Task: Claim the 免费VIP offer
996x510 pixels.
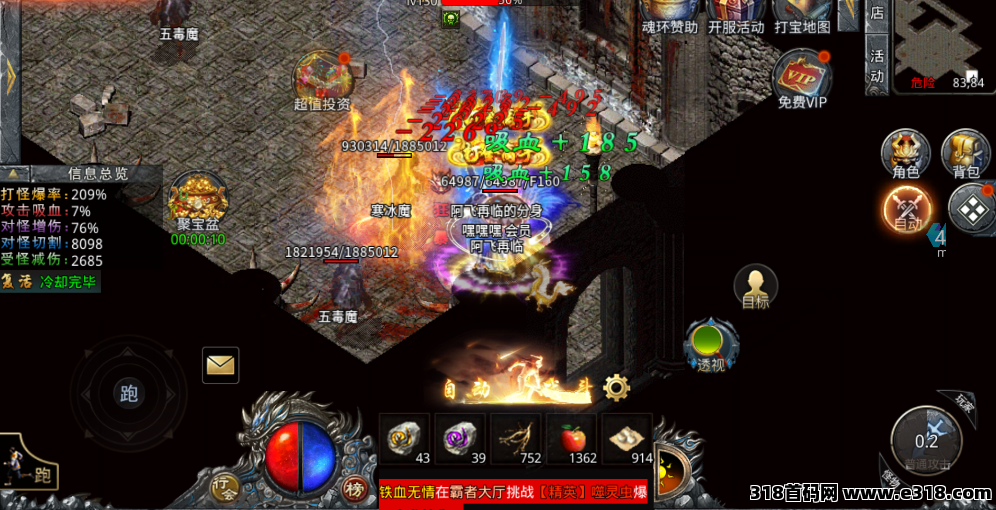Action: [802, 78]
